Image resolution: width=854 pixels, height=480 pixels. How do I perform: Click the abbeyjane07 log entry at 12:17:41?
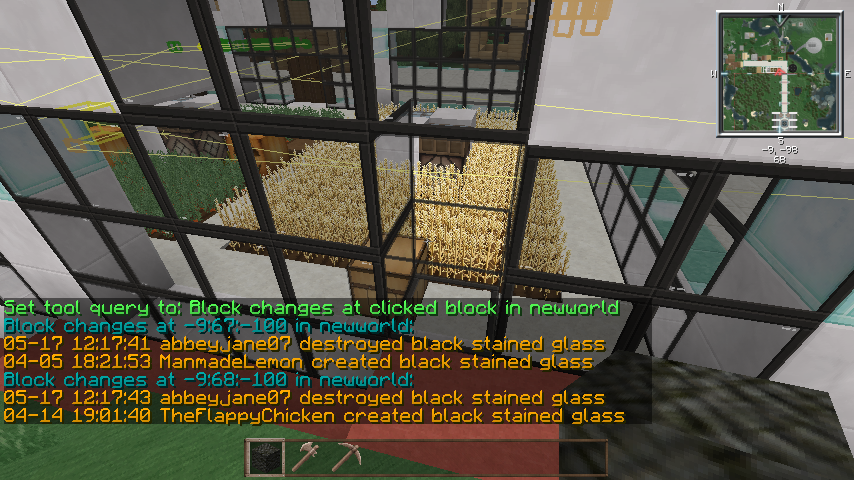coord(303,343)
